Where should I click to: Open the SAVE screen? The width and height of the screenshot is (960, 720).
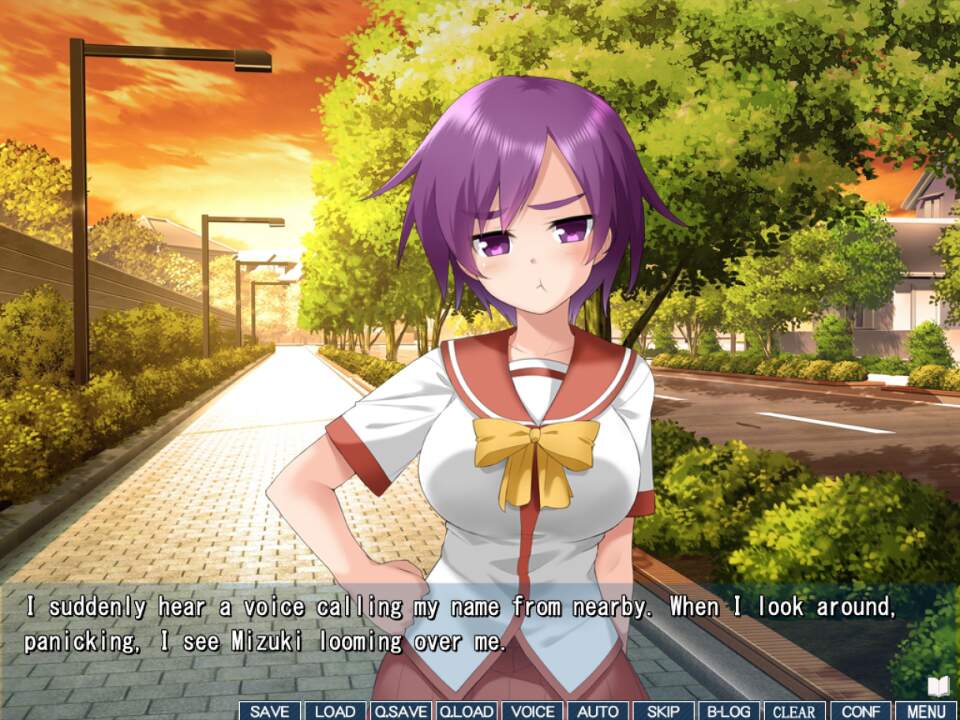pyautogui.click(x=269, y=711)
